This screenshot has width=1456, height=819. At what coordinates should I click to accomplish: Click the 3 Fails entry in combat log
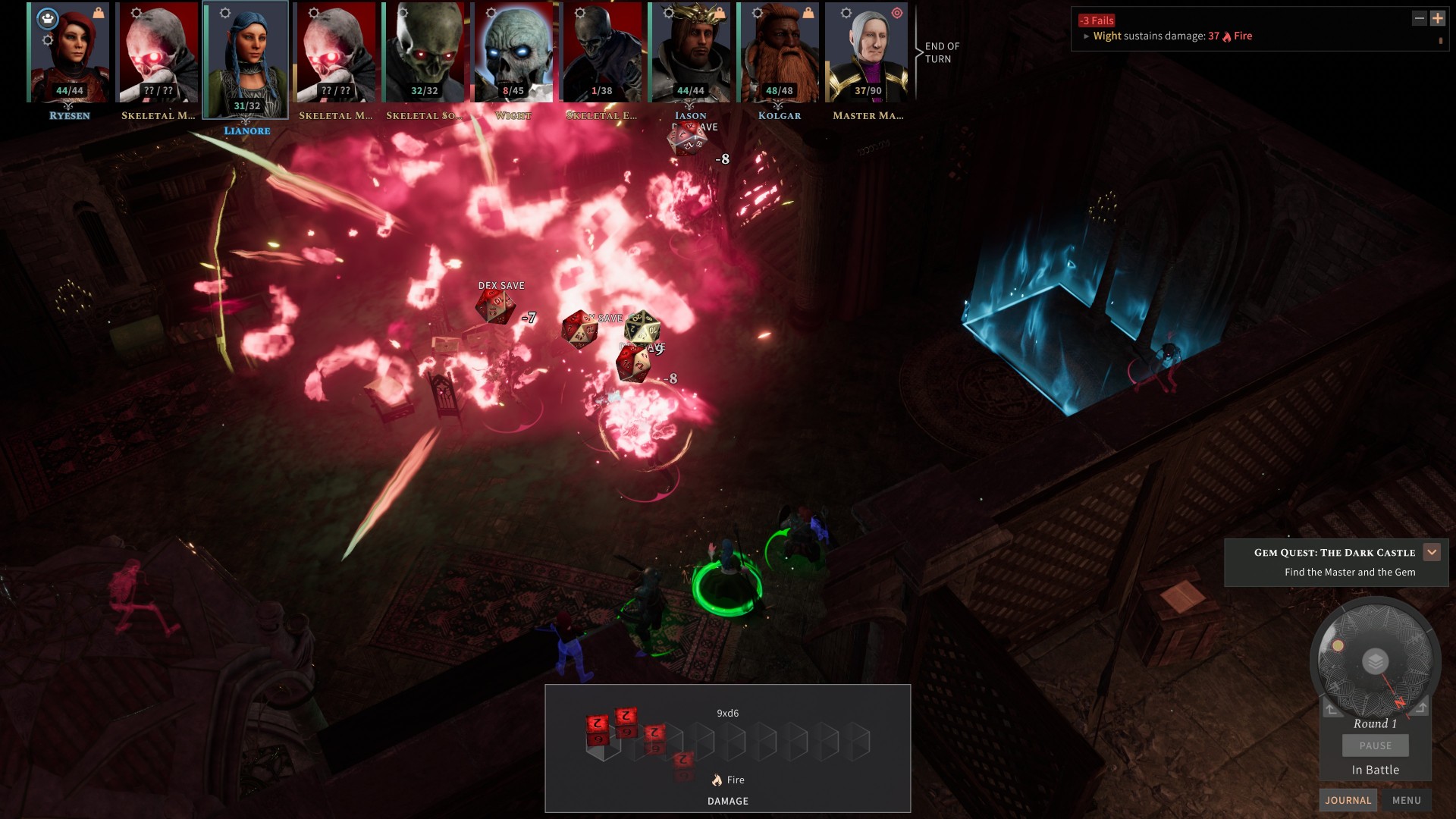coord(1097,20)
